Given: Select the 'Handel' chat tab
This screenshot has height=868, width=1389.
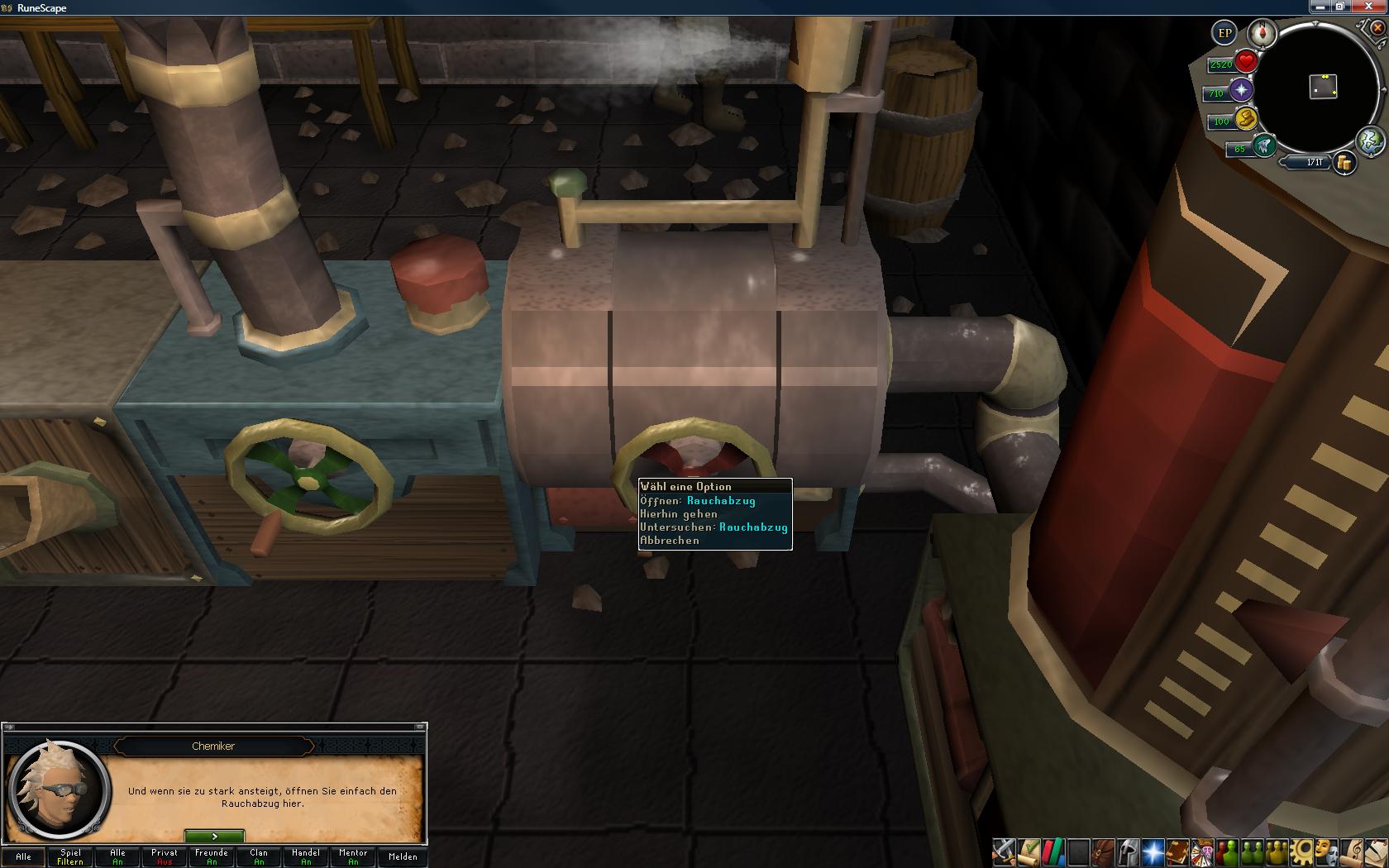Looking at the screenshot, I should pos(306,856).
